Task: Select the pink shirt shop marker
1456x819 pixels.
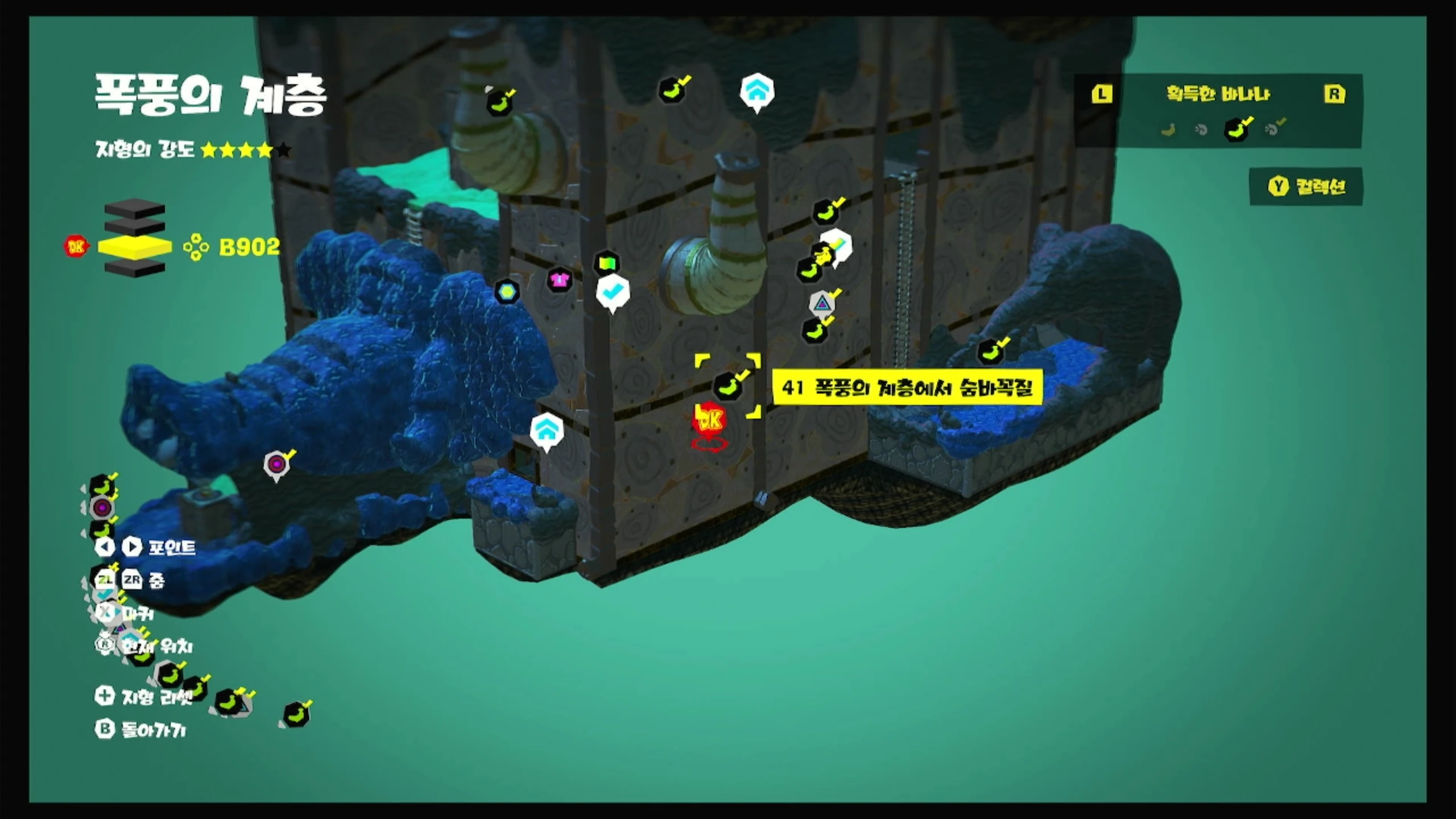Action: (560, 279)
